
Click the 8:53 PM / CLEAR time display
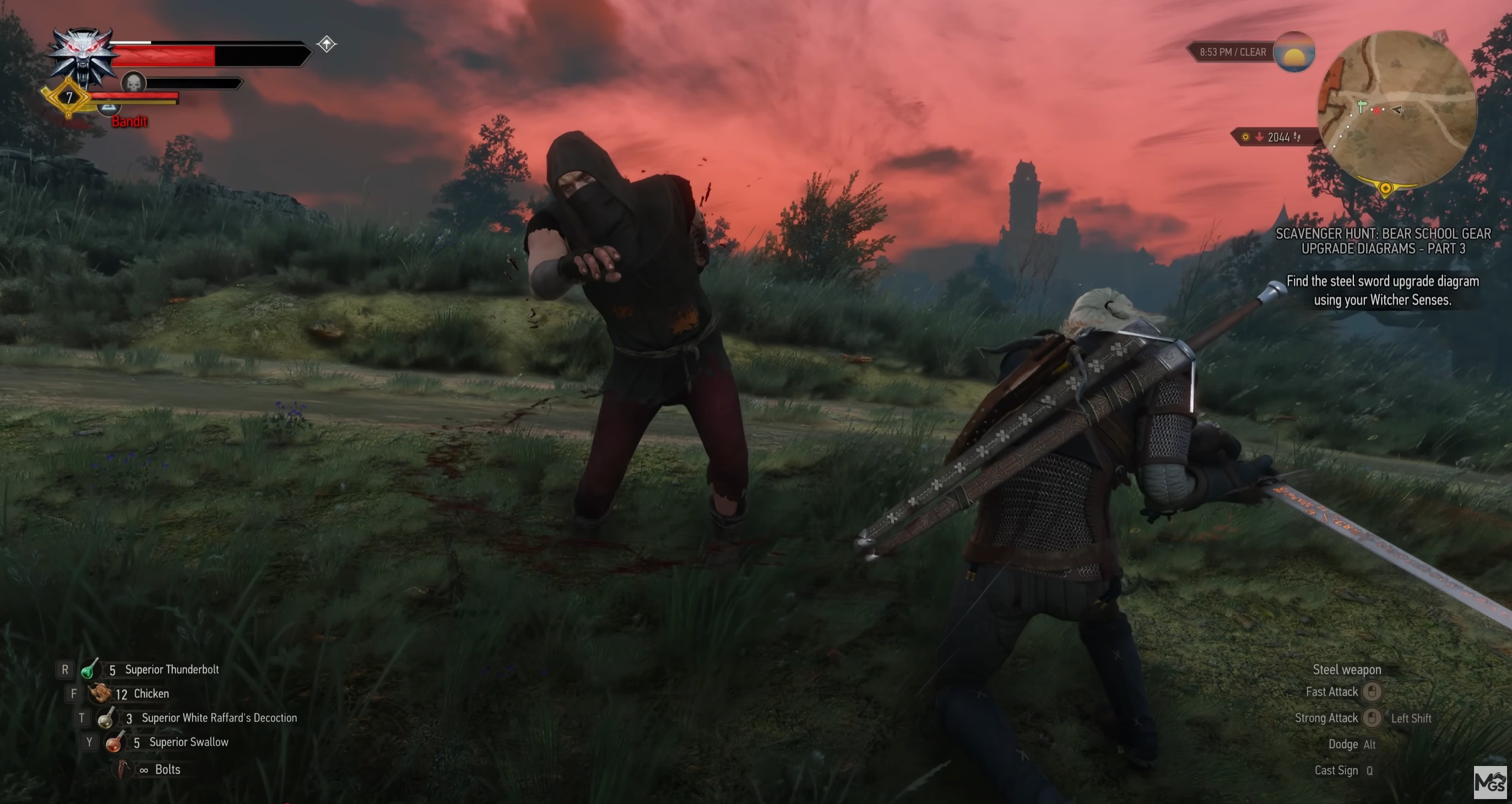pyautogui.click(x=1233, y=52)
